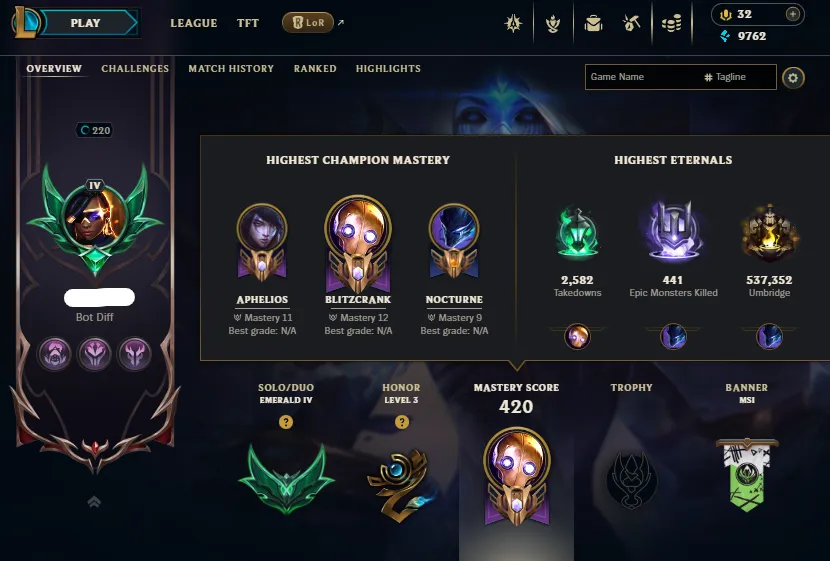Click the PLAY button
Viewport: 830px width, 561px height.
(x=85, y=23)
